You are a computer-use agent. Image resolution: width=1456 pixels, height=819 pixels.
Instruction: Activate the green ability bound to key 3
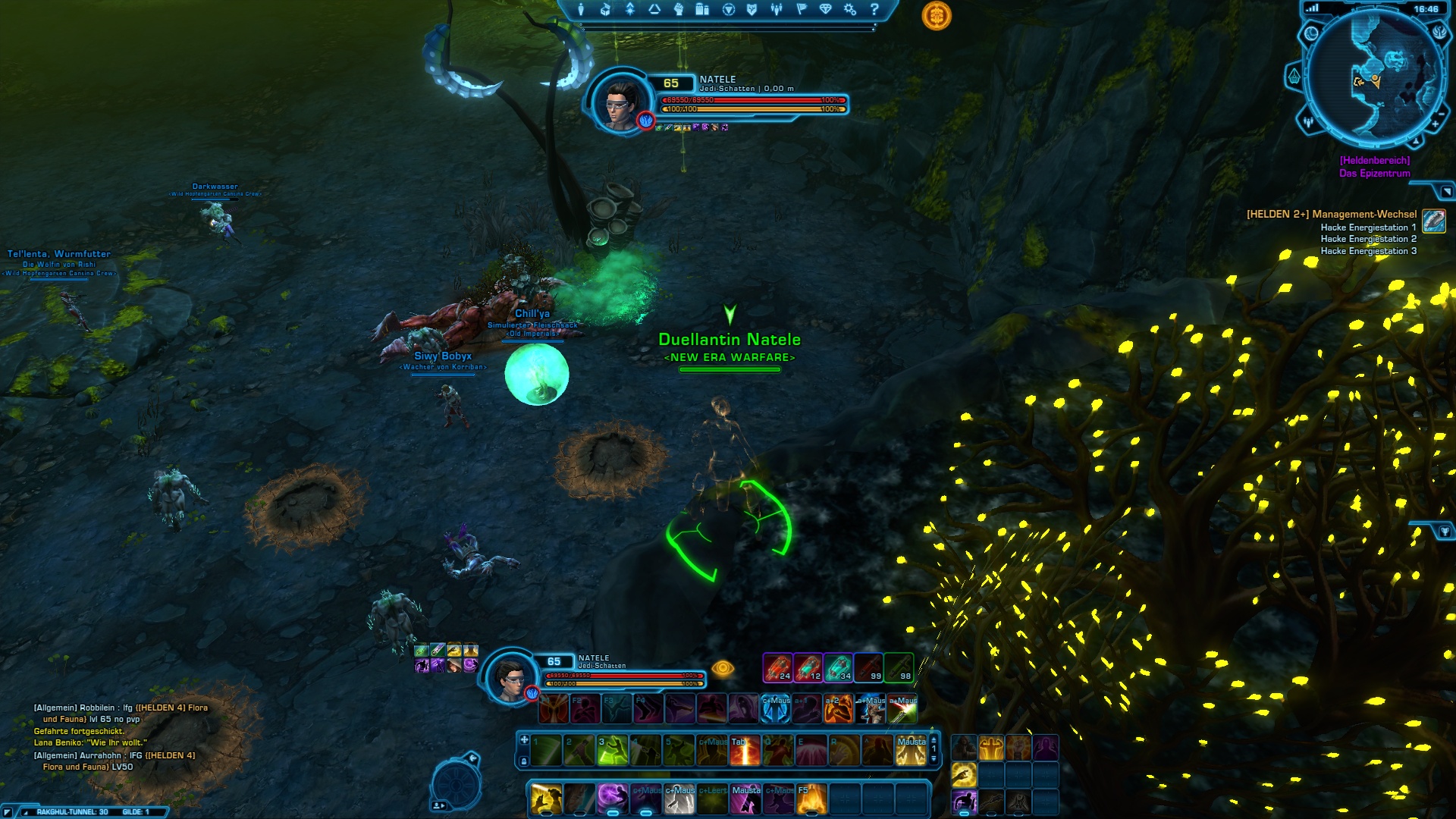[x=613, y=751]
